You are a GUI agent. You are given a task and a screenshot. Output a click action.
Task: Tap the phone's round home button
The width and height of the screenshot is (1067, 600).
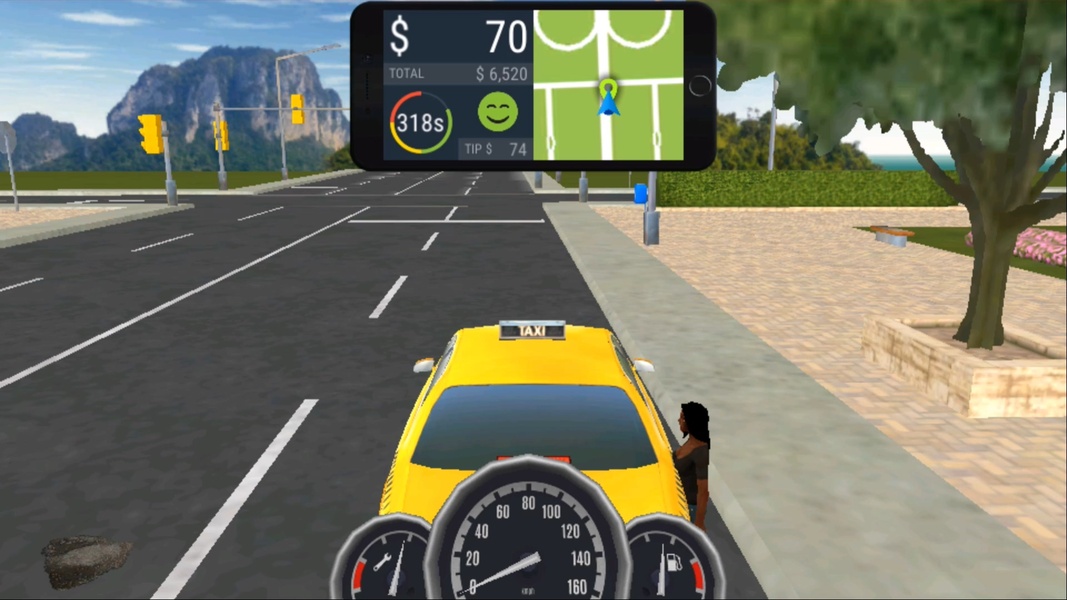click(700, 86)
